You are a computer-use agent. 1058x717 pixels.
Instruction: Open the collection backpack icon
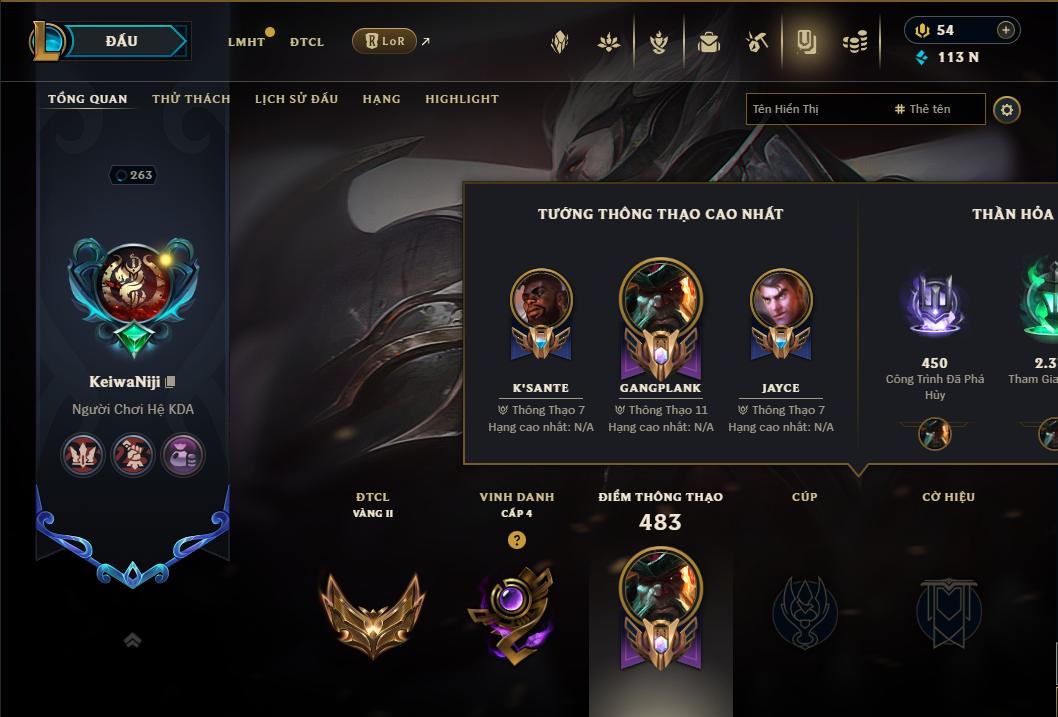pos(709,42)
